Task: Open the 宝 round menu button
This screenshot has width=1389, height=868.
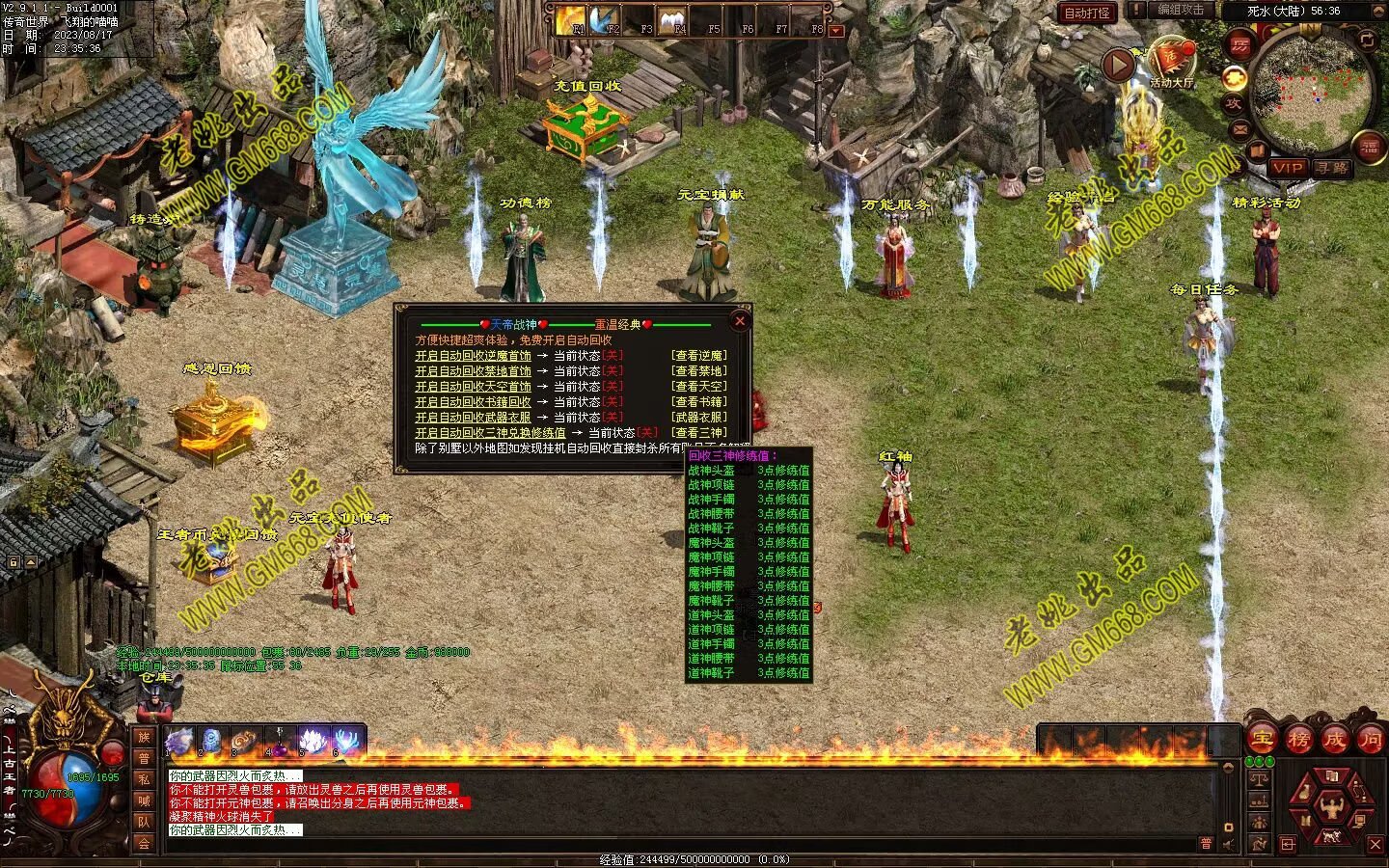Action: (x=1262, y=740)
